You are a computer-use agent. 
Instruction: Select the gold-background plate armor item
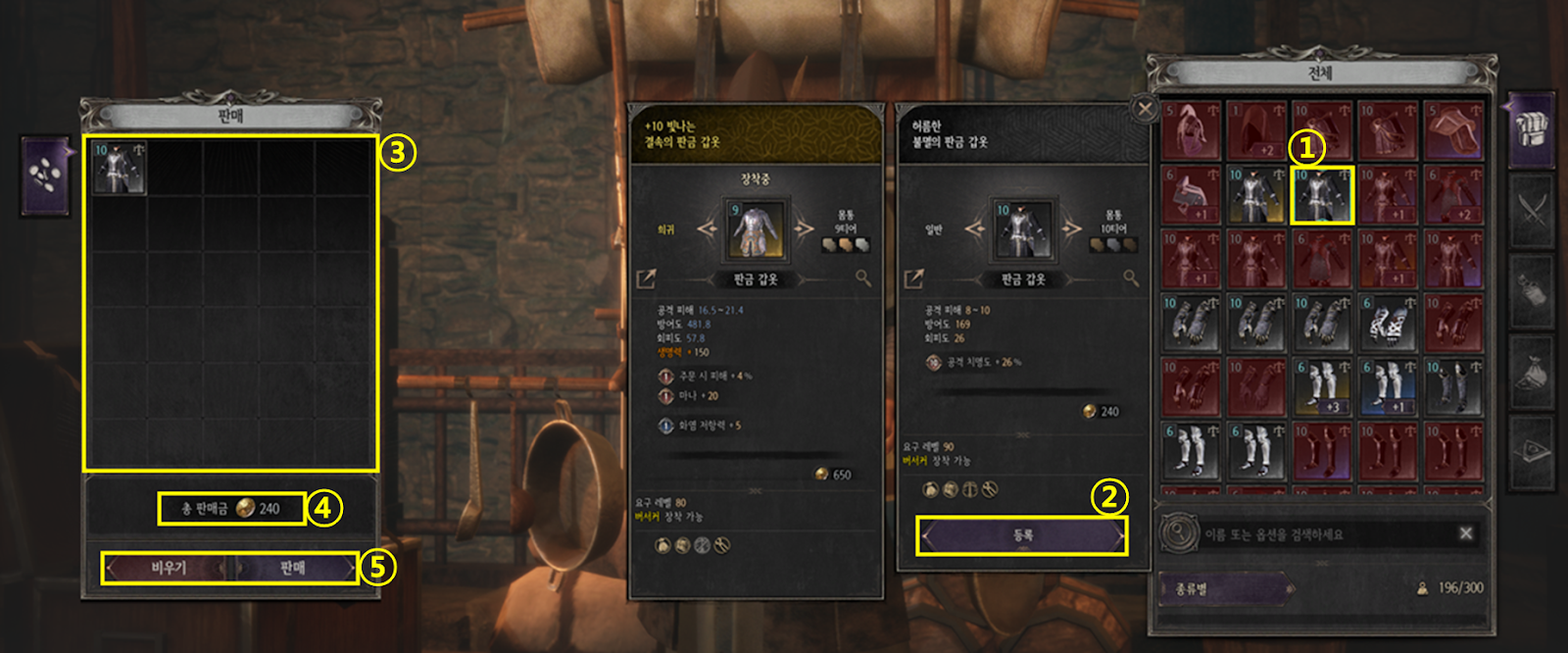1255,195
